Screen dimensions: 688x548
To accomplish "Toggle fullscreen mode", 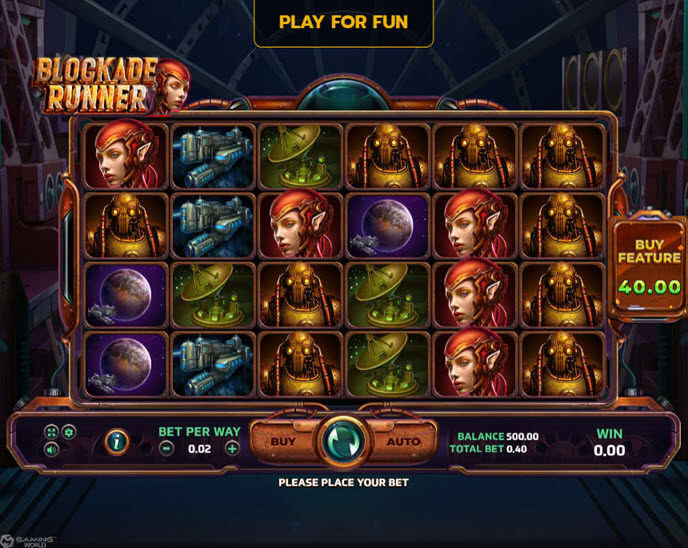I will tap(51, 432).
